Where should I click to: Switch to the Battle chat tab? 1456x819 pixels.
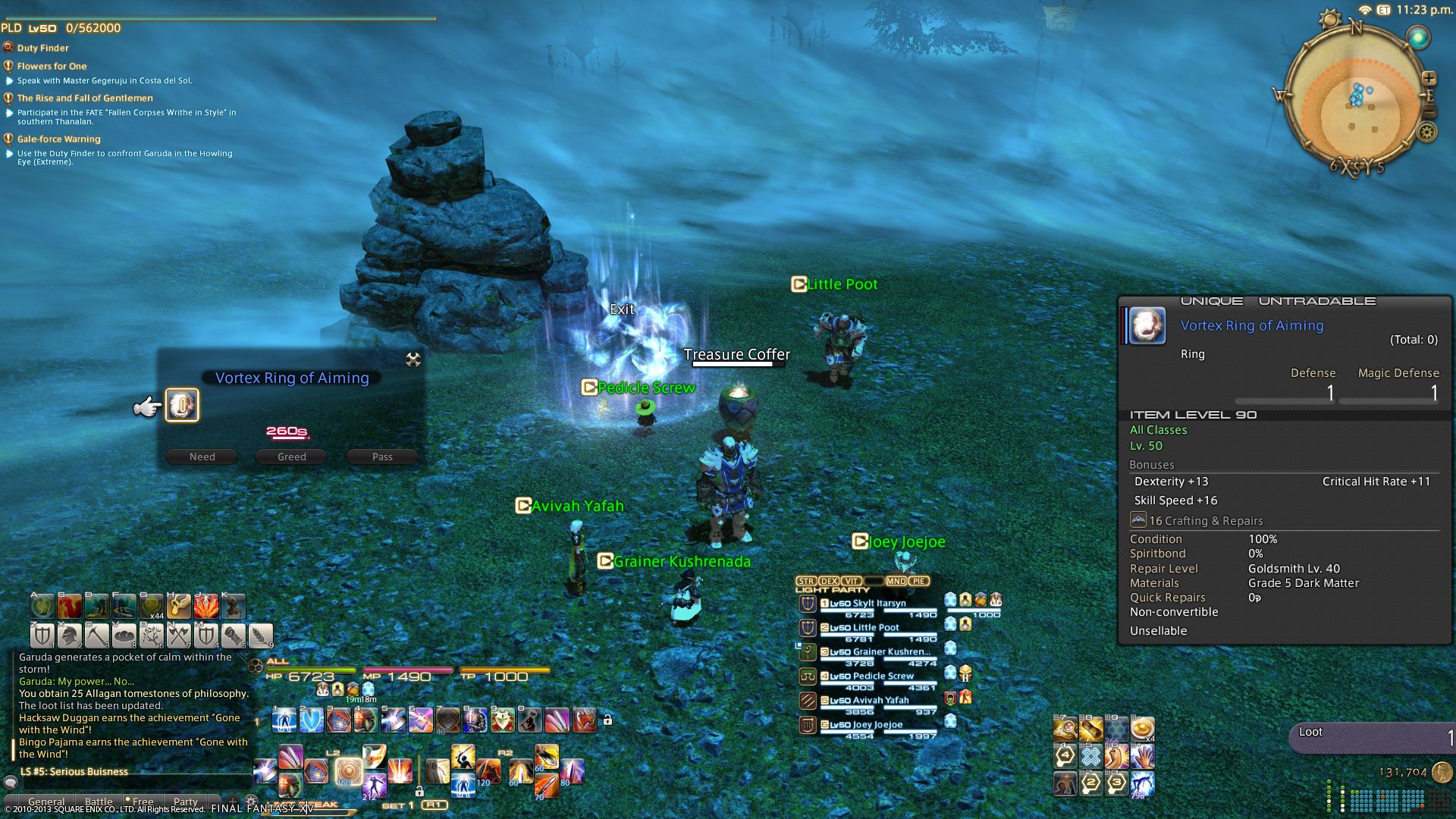point(99,802)
